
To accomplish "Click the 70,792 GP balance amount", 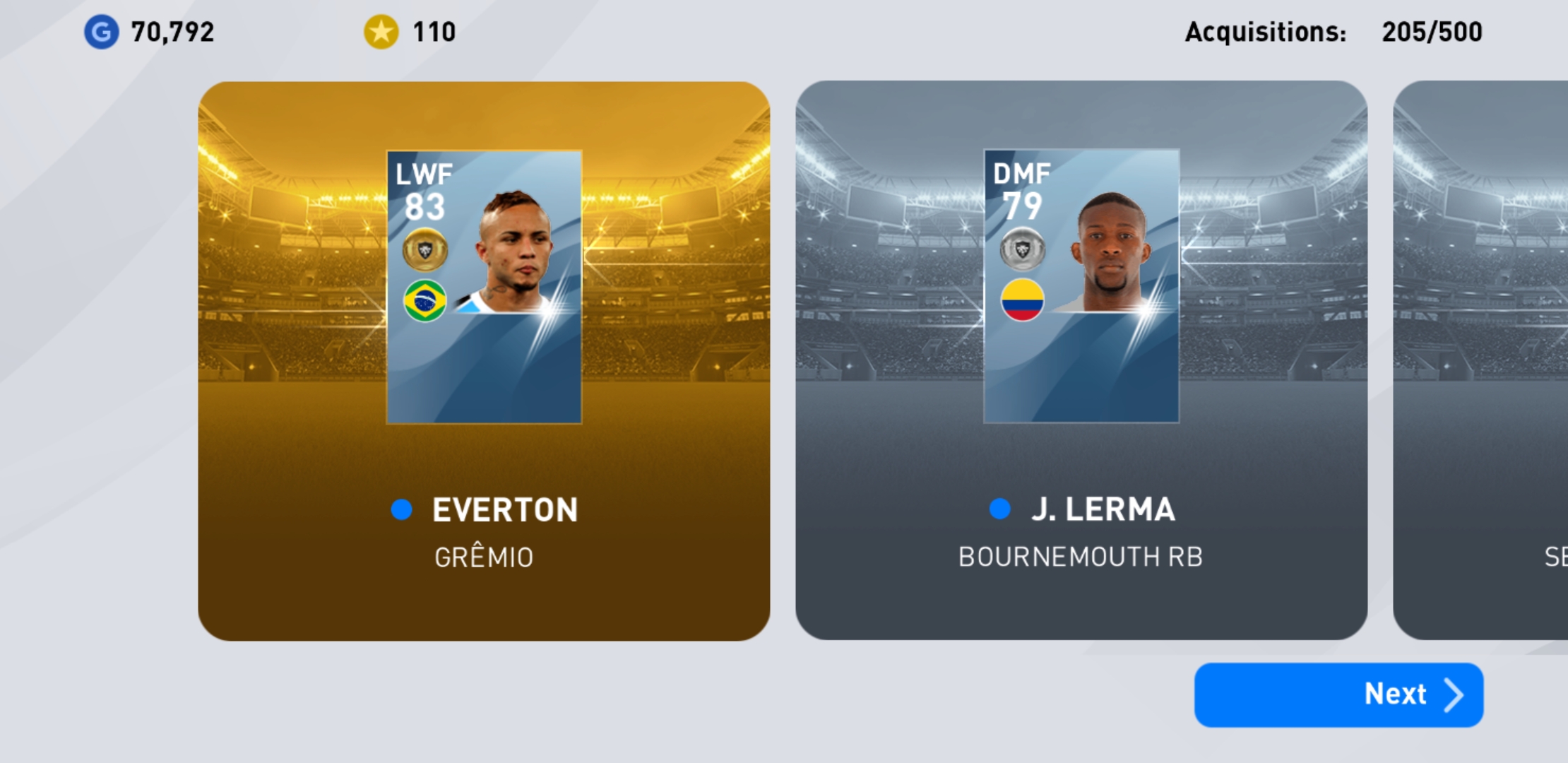I will (171, 30).
